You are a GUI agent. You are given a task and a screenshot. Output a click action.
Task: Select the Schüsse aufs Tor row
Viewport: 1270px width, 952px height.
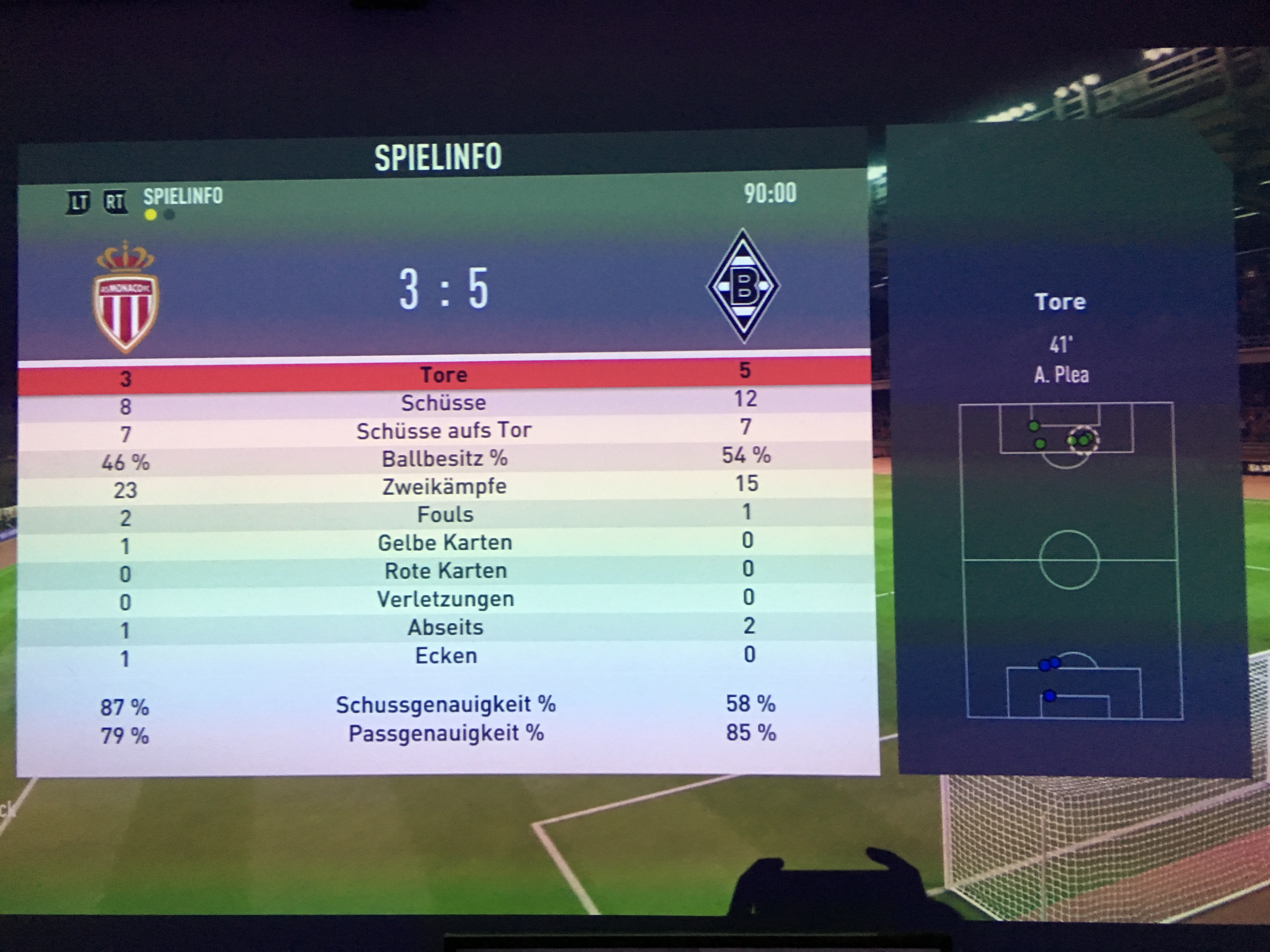click(x=444, y=430)
